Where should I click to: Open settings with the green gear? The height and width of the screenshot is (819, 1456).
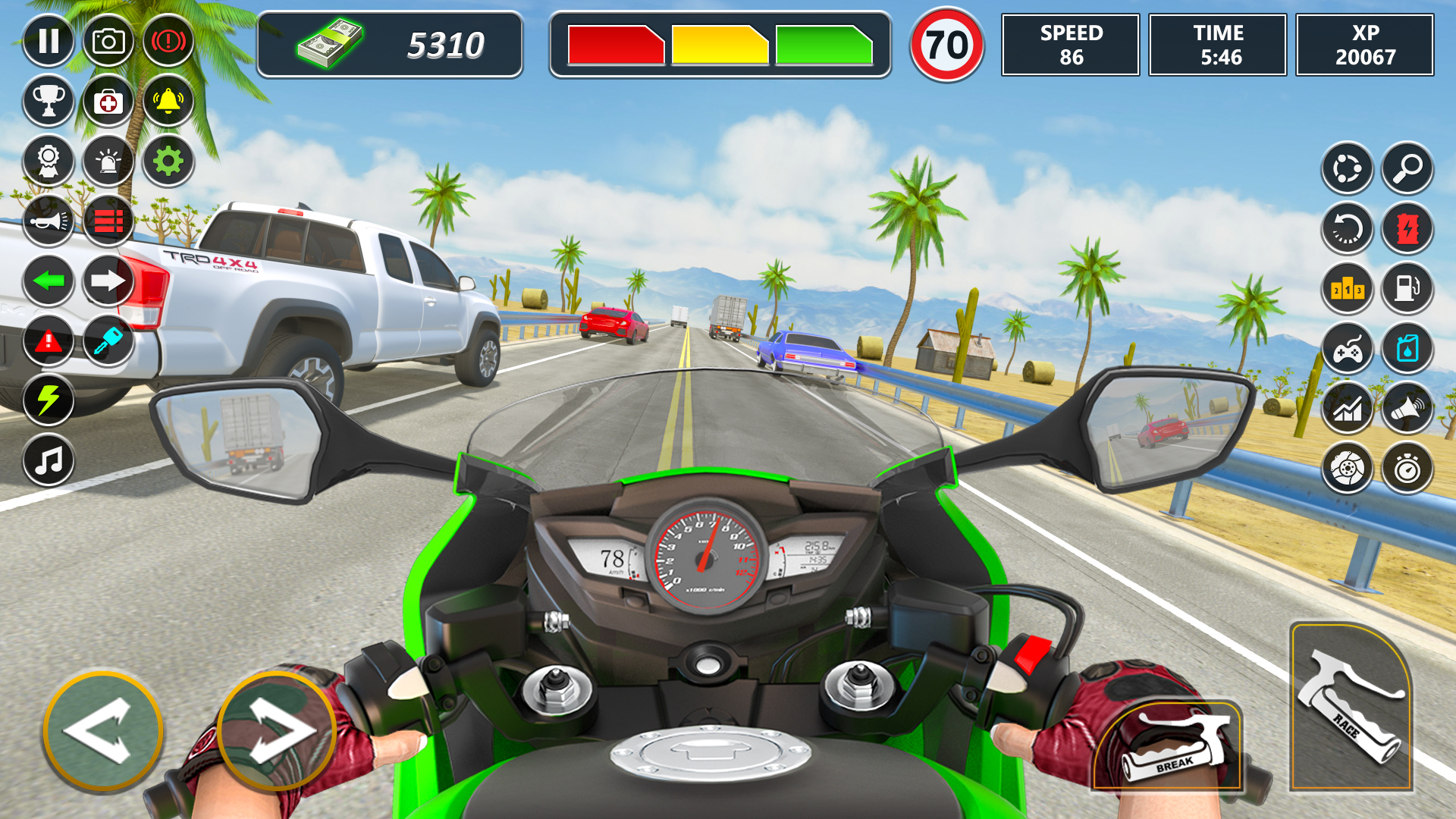pyautogui.click(x=168, y=161)
